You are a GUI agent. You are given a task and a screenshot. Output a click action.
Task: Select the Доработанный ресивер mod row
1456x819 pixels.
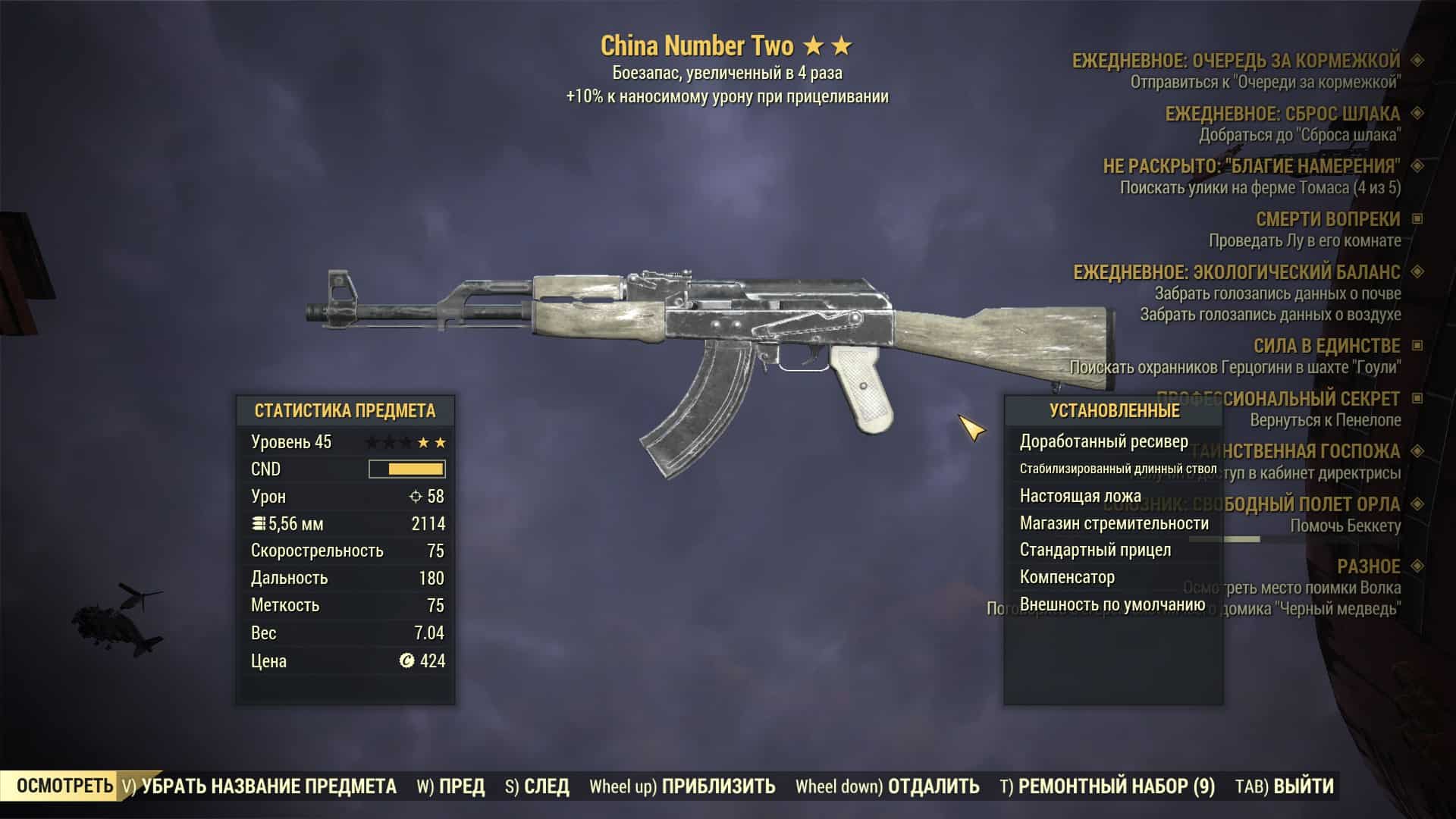point(1103,441)
